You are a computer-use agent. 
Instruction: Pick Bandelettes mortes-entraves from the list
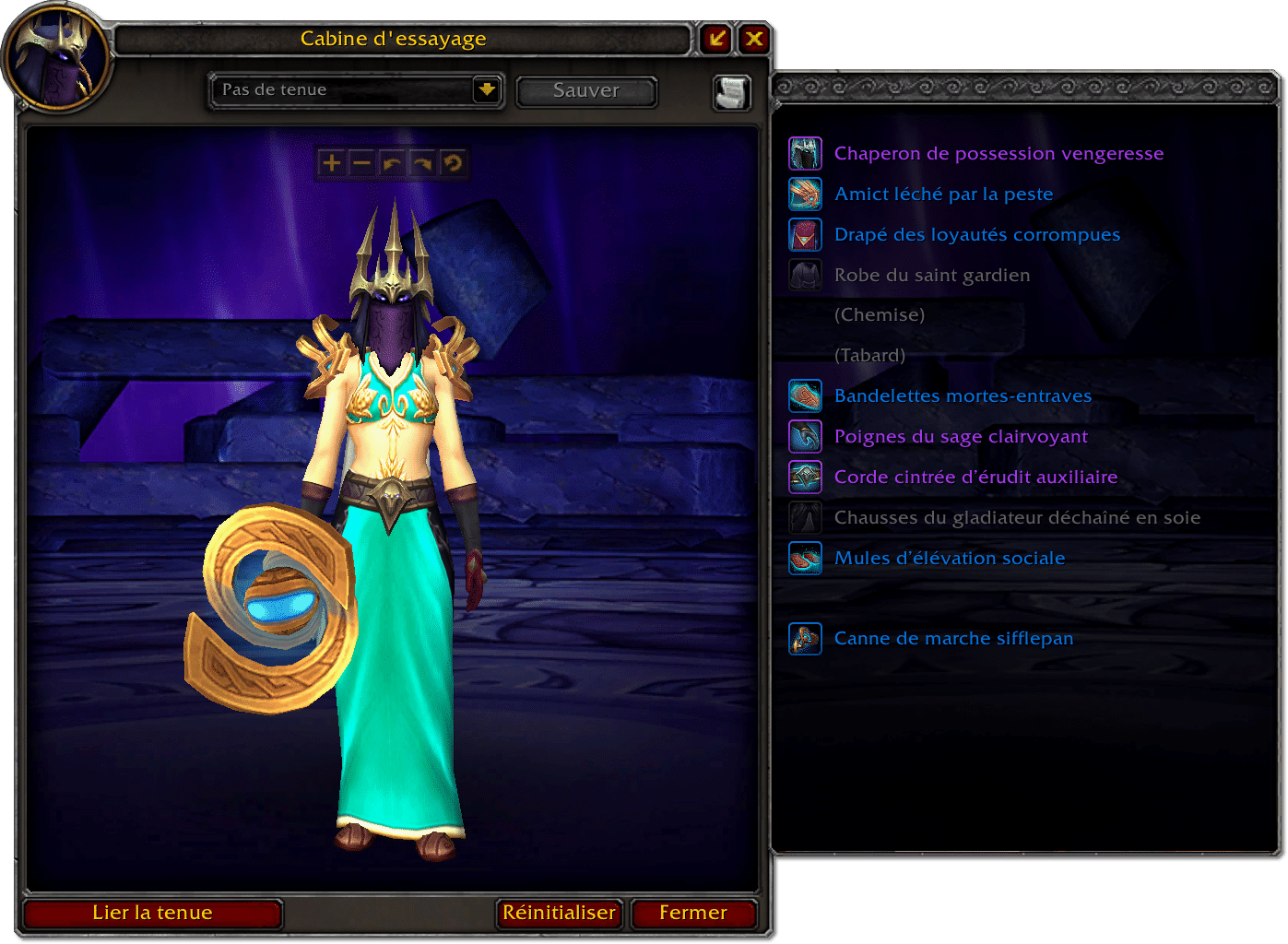pyautogui.click(x=963, y=396)
